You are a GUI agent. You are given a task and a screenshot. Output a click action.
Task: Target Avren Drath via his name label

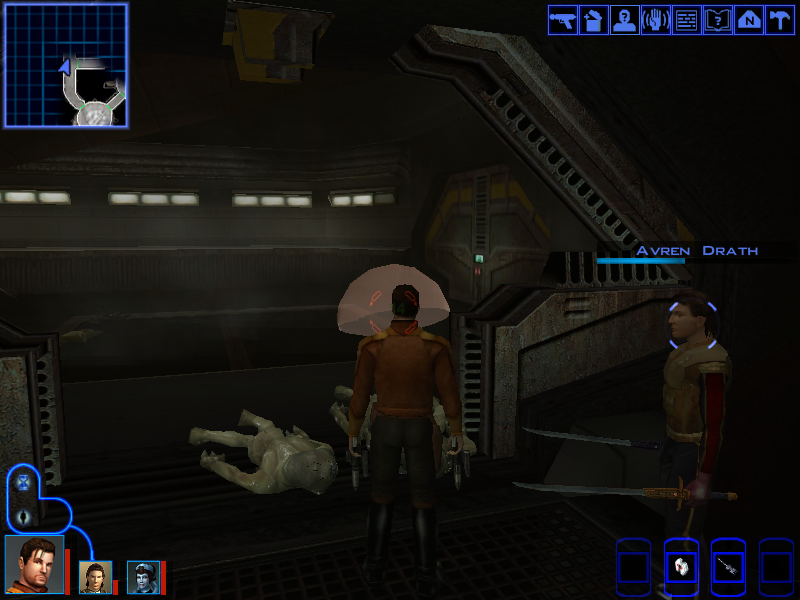697,250
